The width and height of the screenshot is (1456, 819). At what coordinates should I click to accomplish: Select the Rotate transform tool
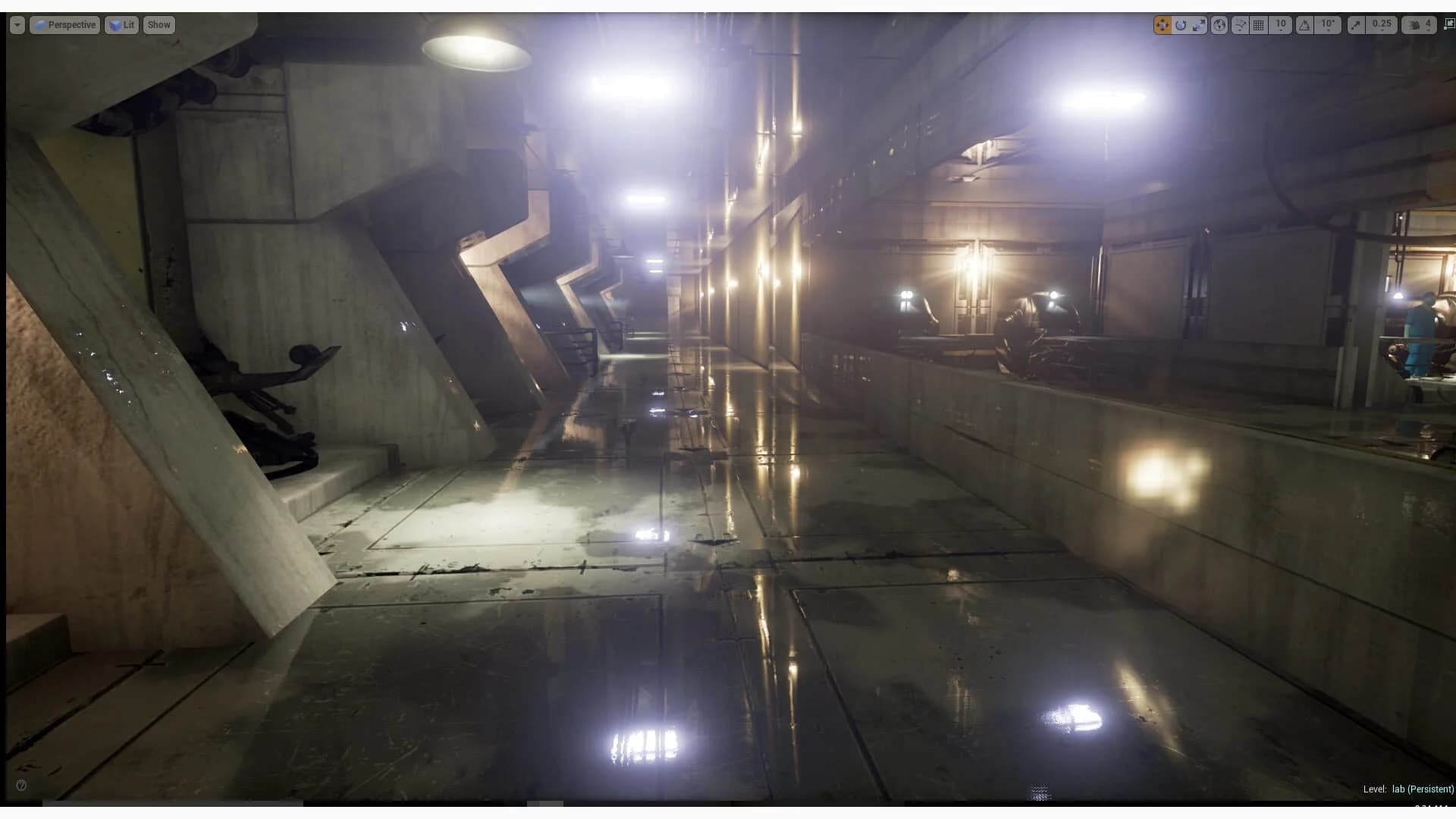click(x=1181, y=24)
